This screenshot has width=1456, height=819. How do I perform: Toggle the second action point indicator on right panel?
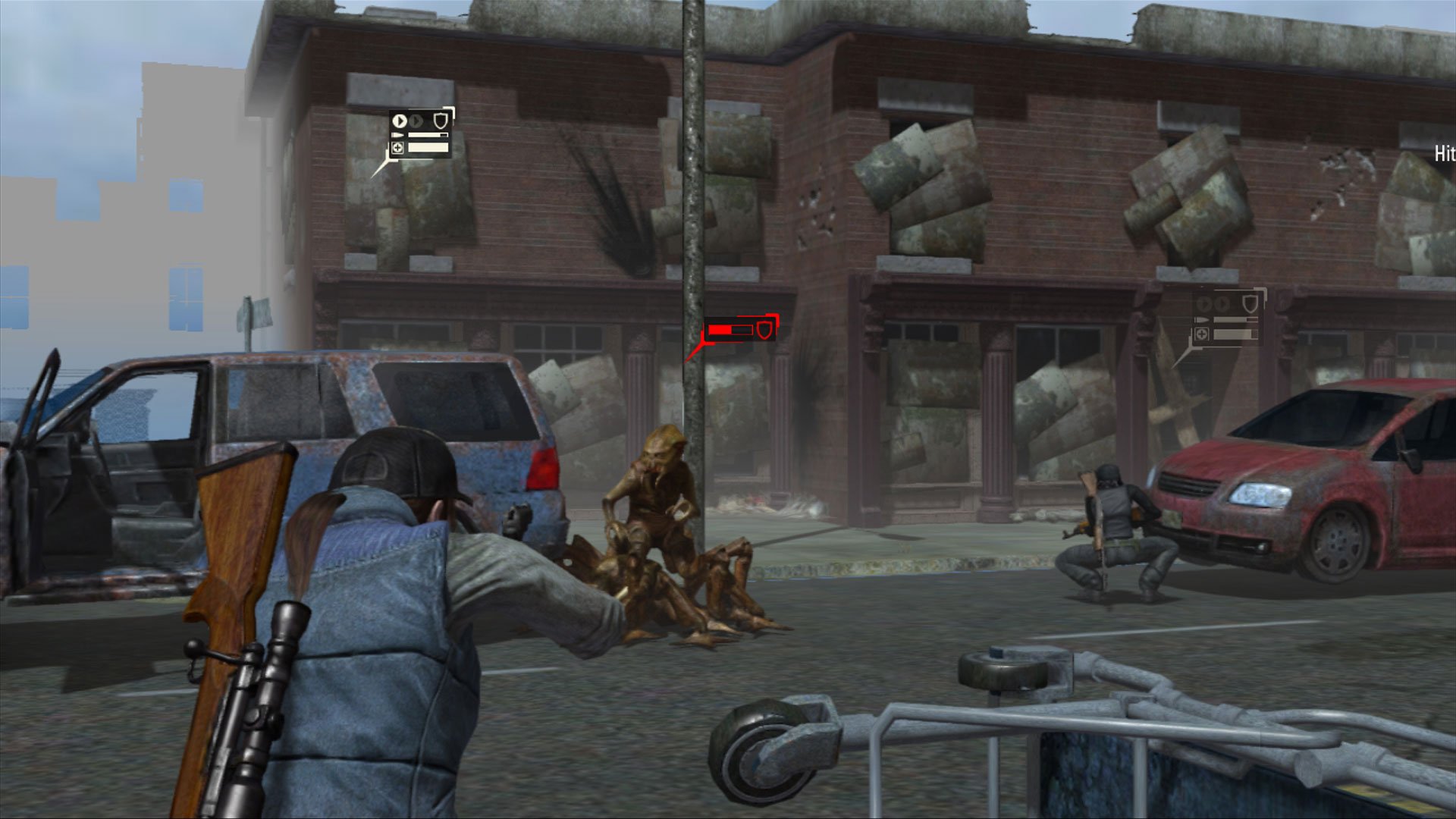[1222, 303]
